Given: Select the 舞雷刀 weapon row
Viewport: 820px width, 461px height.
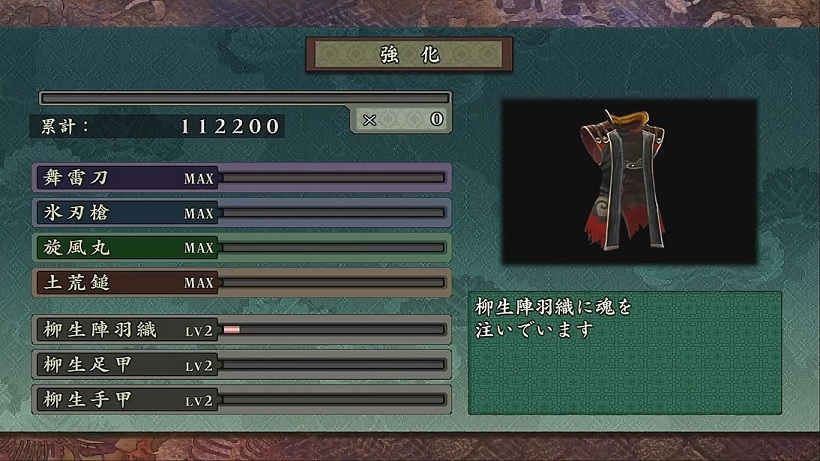Looking at the screenshot, I should tap(242, 178).
